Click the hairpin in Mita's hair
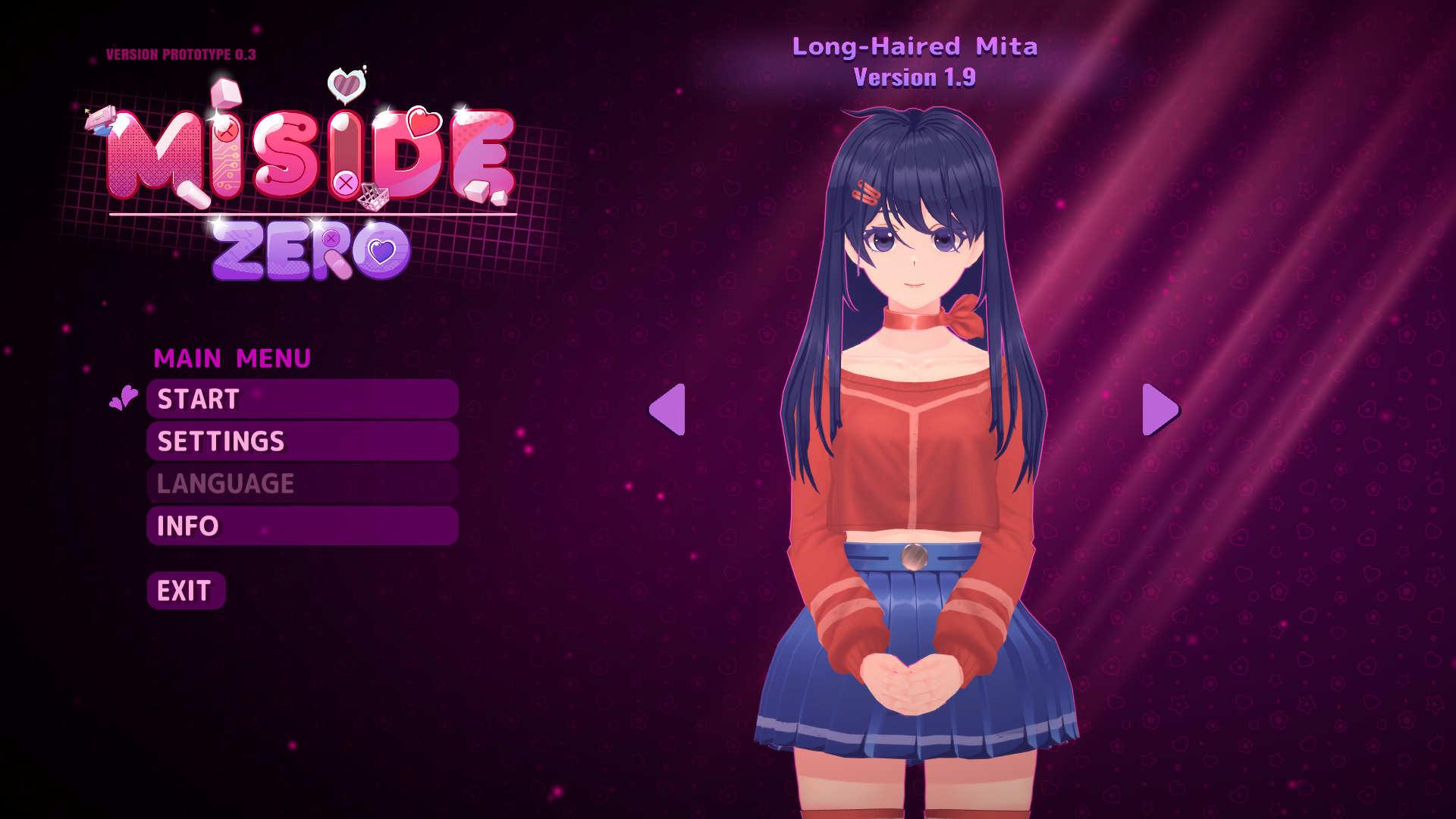The image size is (1456, 819). (x=867, y=195)
